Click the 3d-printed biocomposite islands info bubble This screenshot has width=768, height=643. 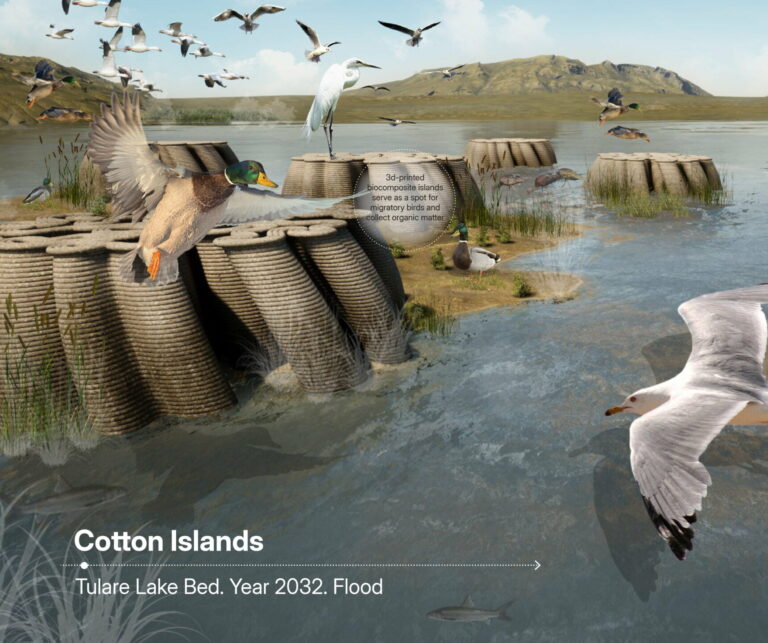point(406,199)
